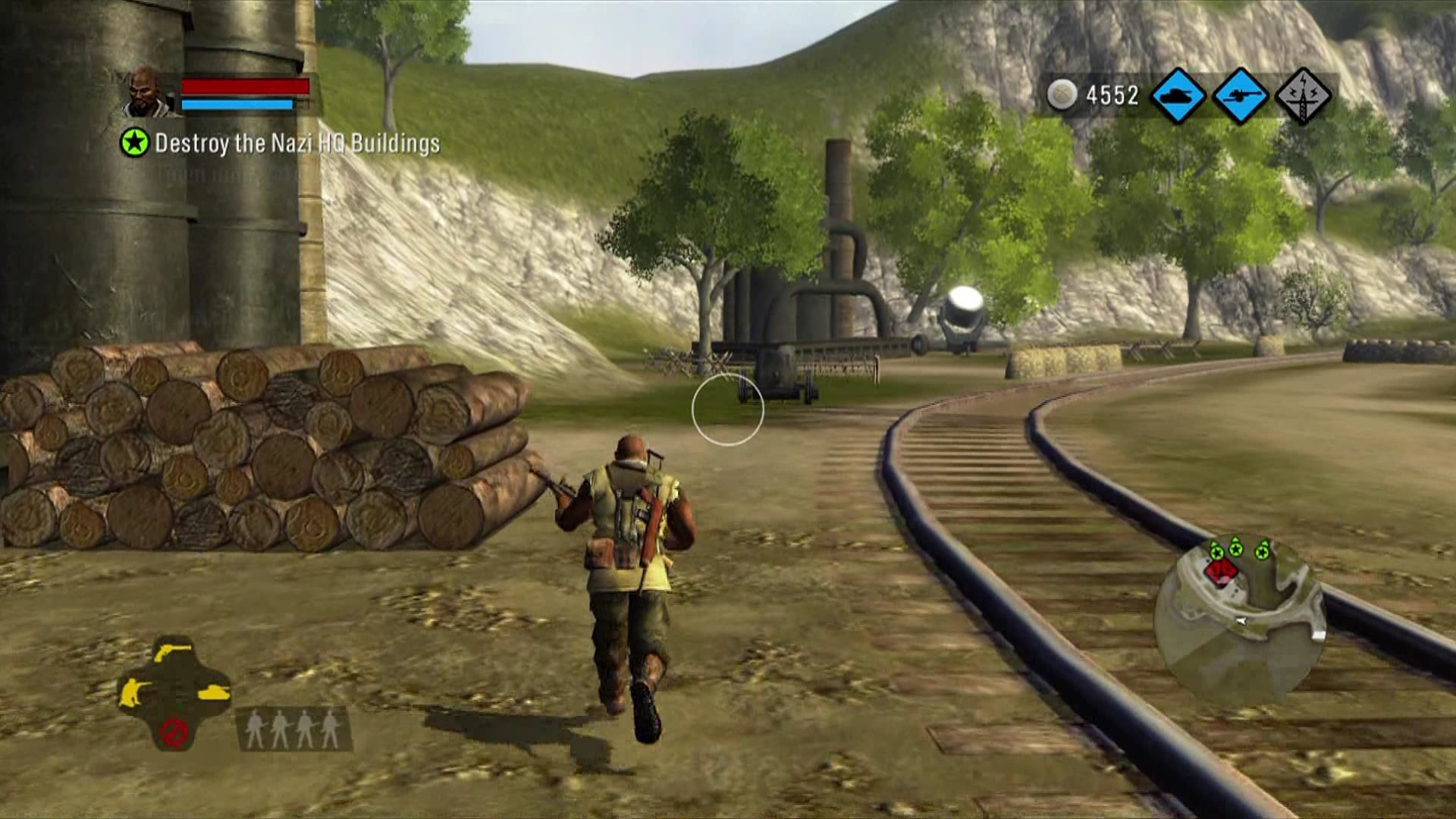Select the tank icon on the D-pad widget
The height and width of the screenshot is (819, 1456).
tap(214, 691)
